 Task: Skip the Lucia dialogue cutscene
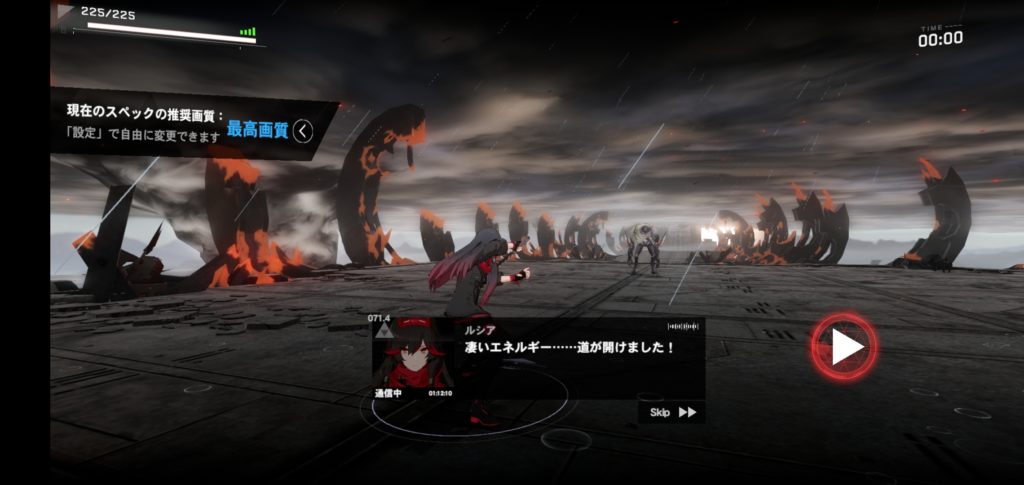tap(672, 412)
